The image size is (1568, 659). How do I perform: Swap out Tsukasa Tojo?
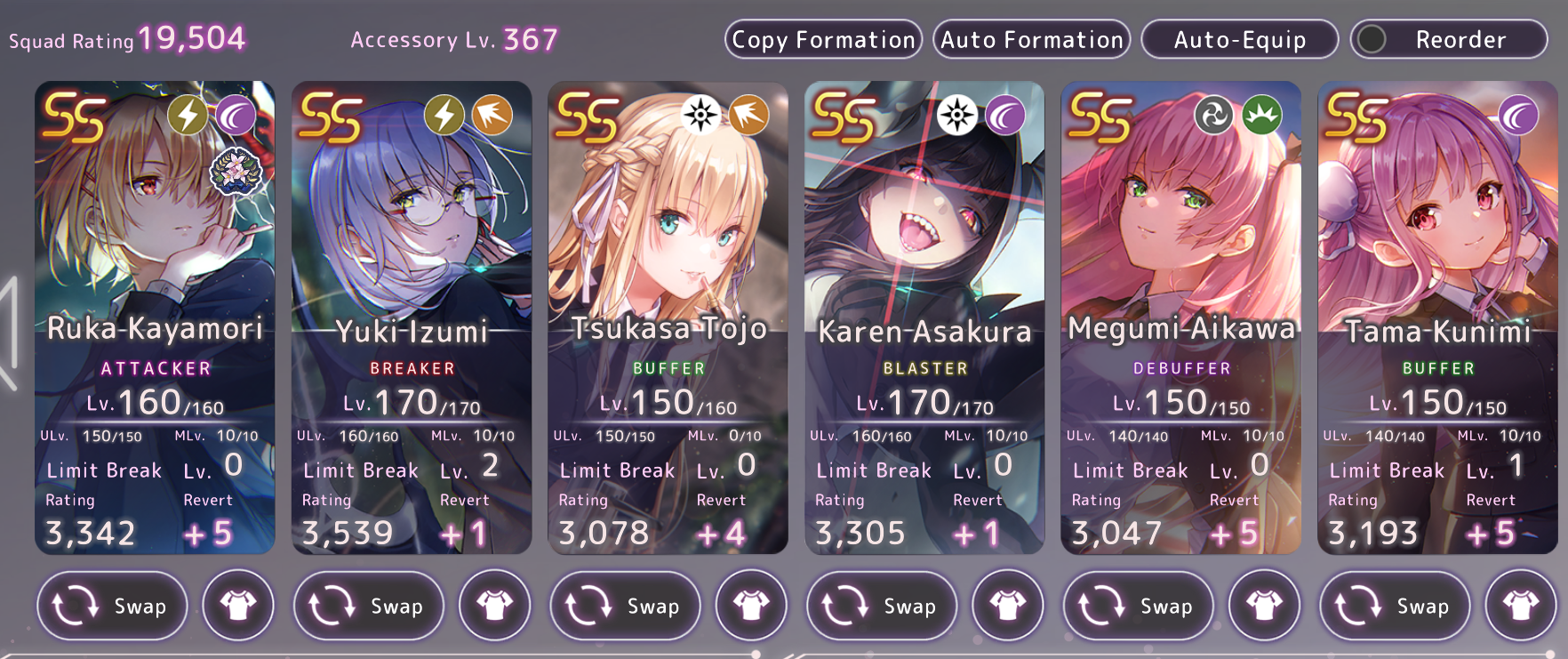[x=625, y=606]
